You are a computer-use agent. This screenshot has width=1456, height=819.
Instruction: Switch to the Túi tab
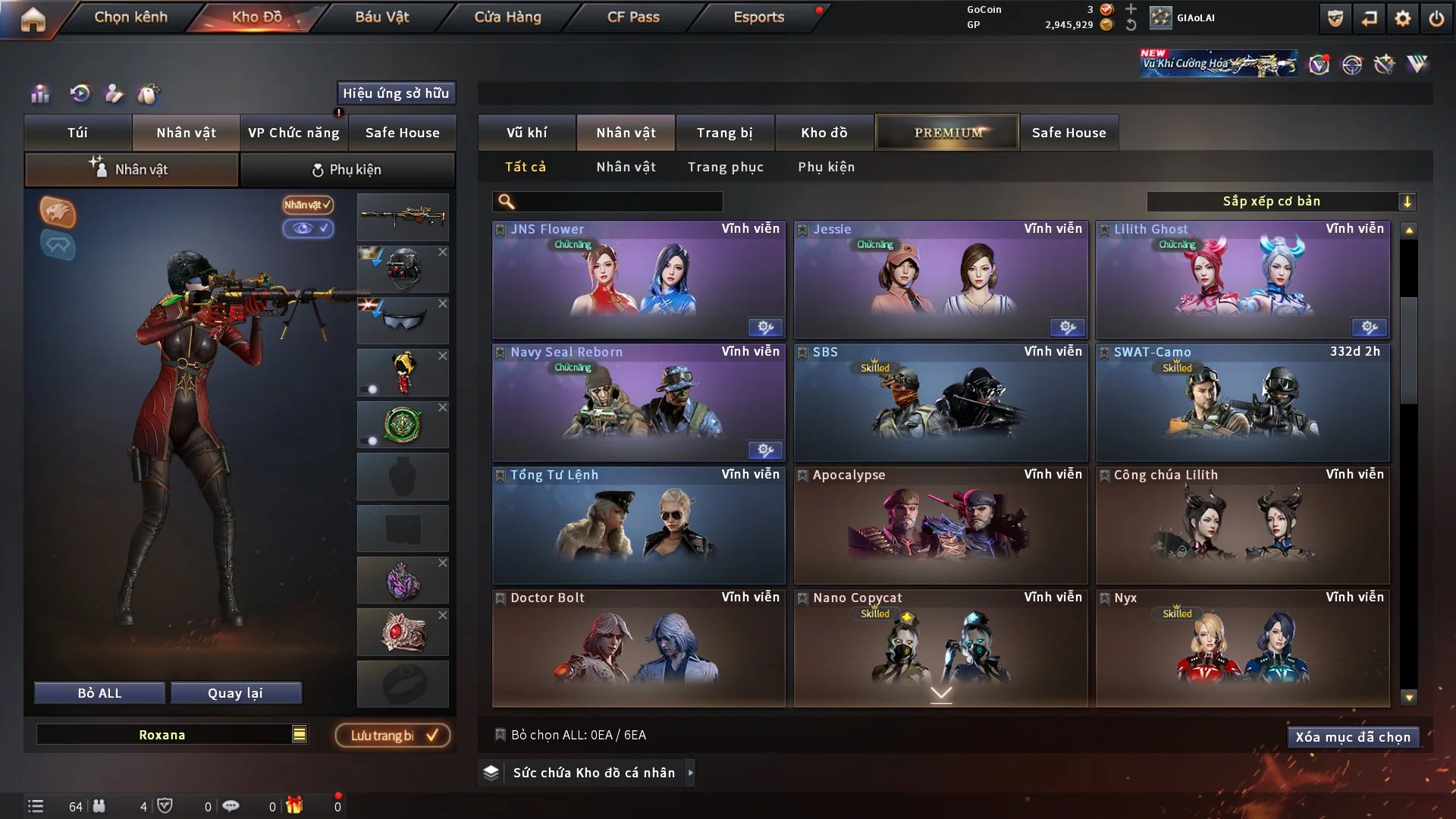click(x=77, y=133)
